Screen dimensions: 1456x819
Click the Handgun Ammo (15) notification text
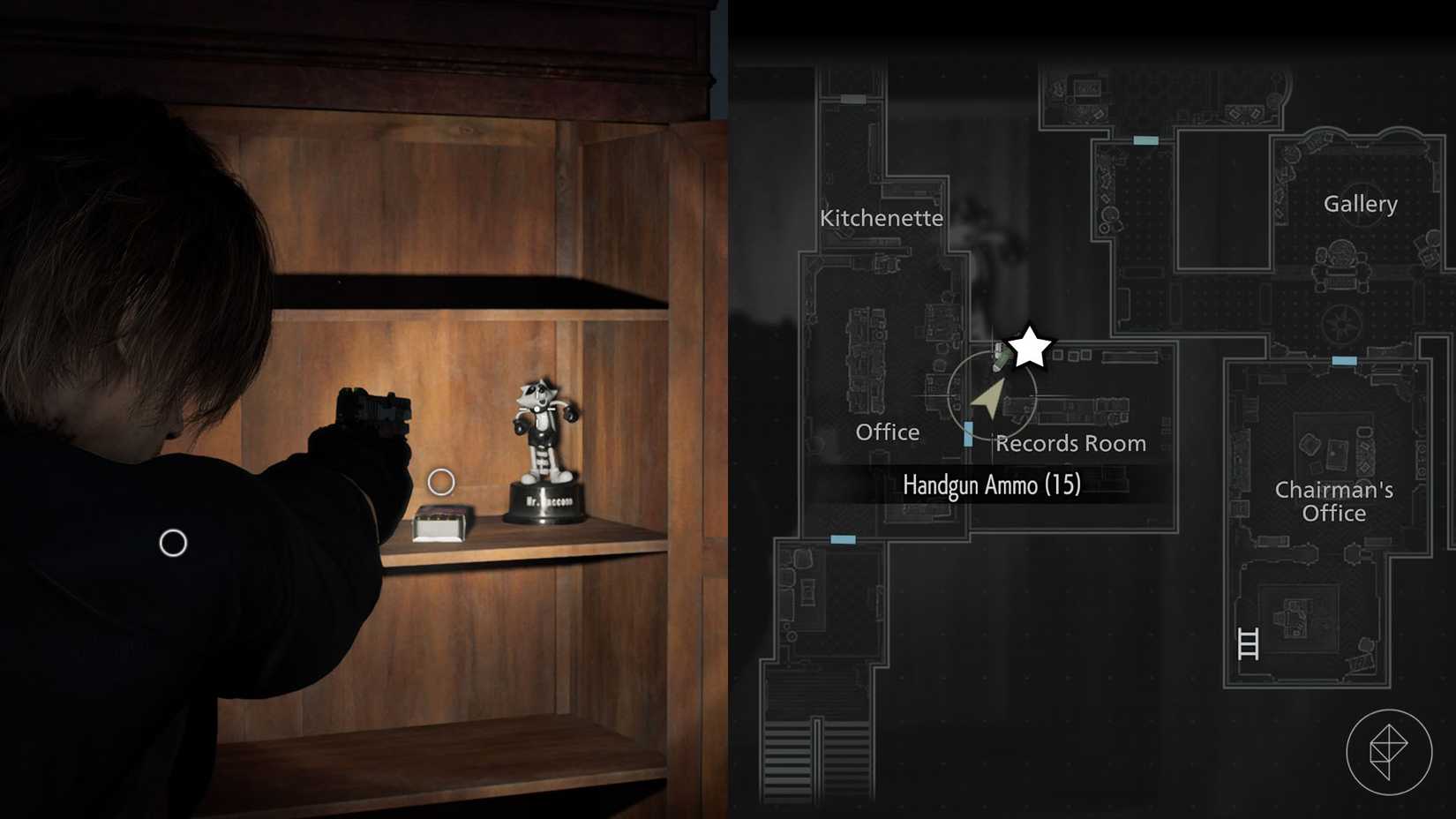click(x=990, y=485)
